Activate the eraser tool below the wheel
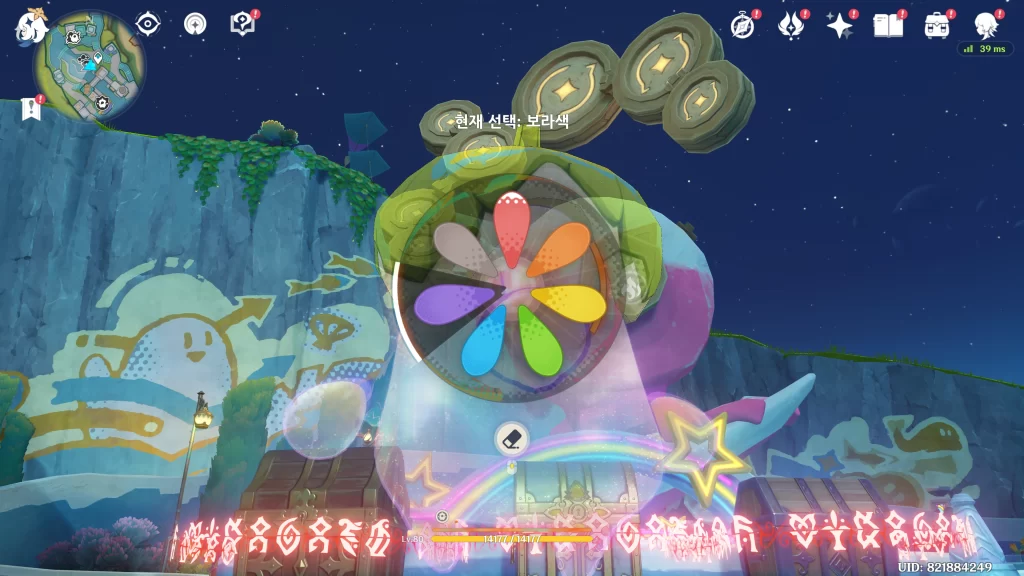Screen dimensions: 1024x576 (511, 438)
